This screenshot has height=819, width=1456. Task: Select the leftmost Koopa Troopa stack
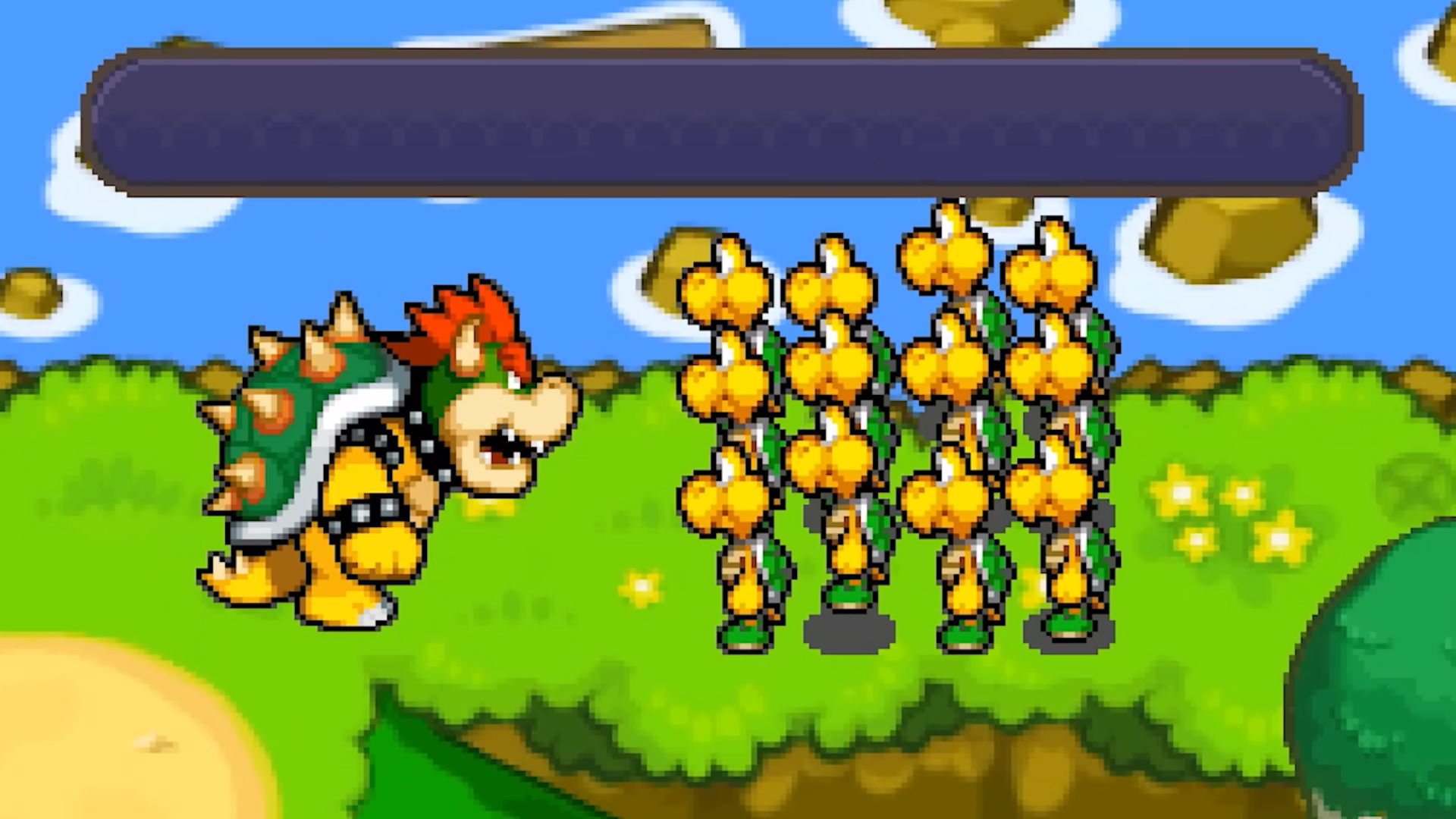pos(728,455)
